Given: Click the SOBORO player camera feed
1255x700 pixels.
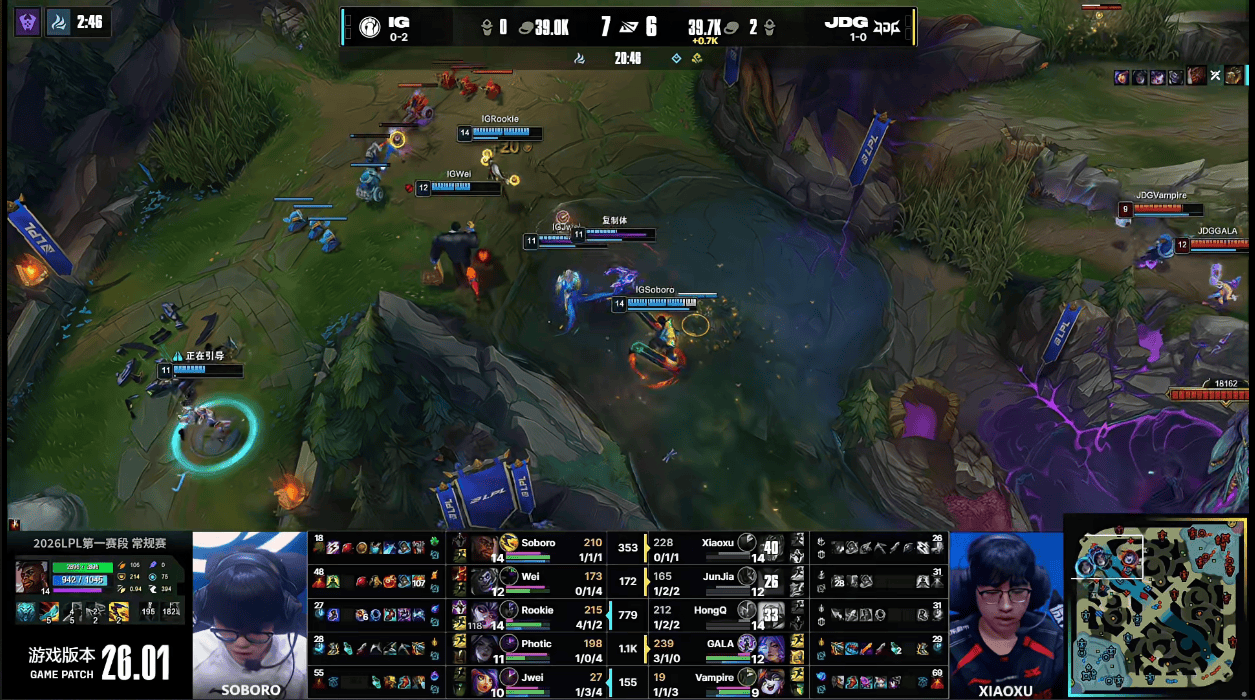Looking at the screenshot, I should 249,614.
